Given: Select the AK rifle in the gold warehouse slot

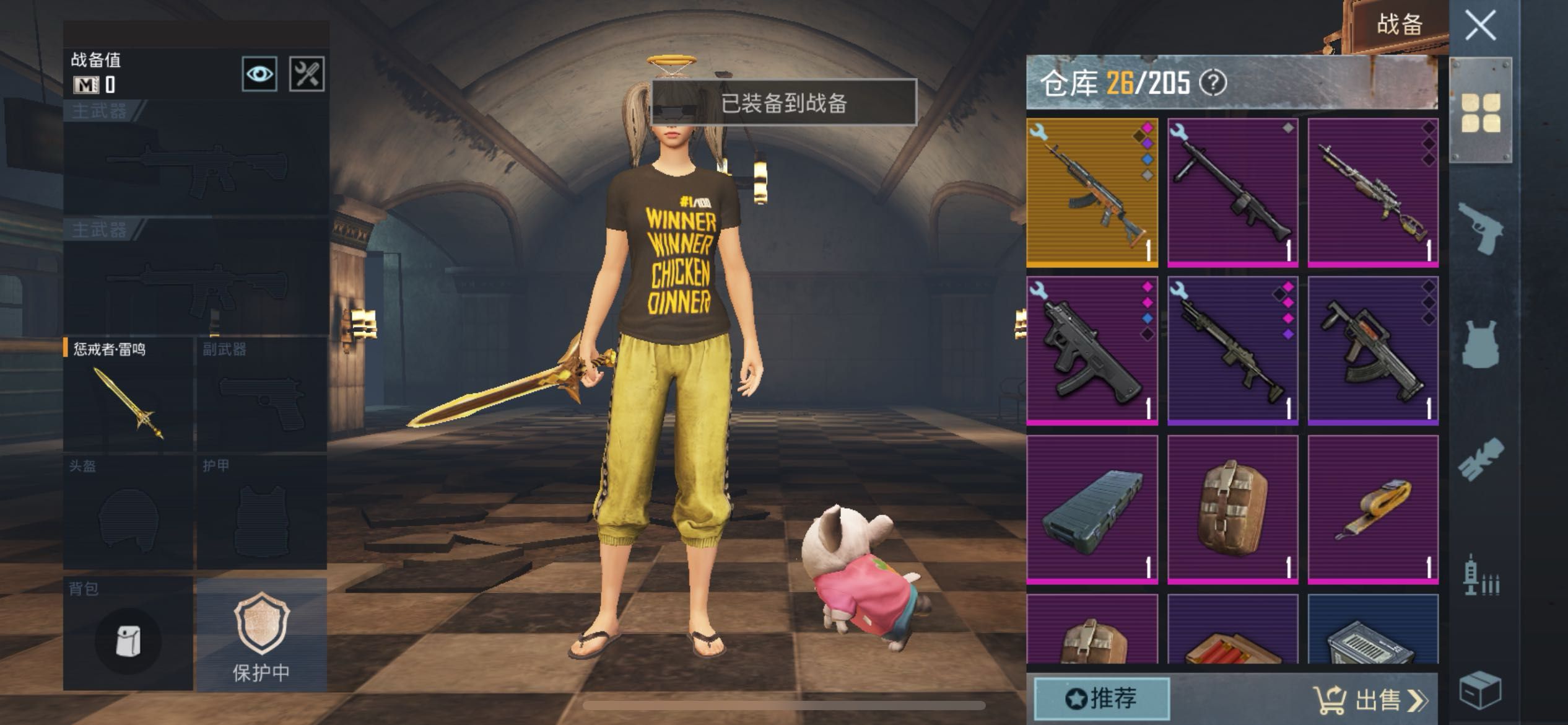Looking at the screenshot, I should pos(1092,193).
